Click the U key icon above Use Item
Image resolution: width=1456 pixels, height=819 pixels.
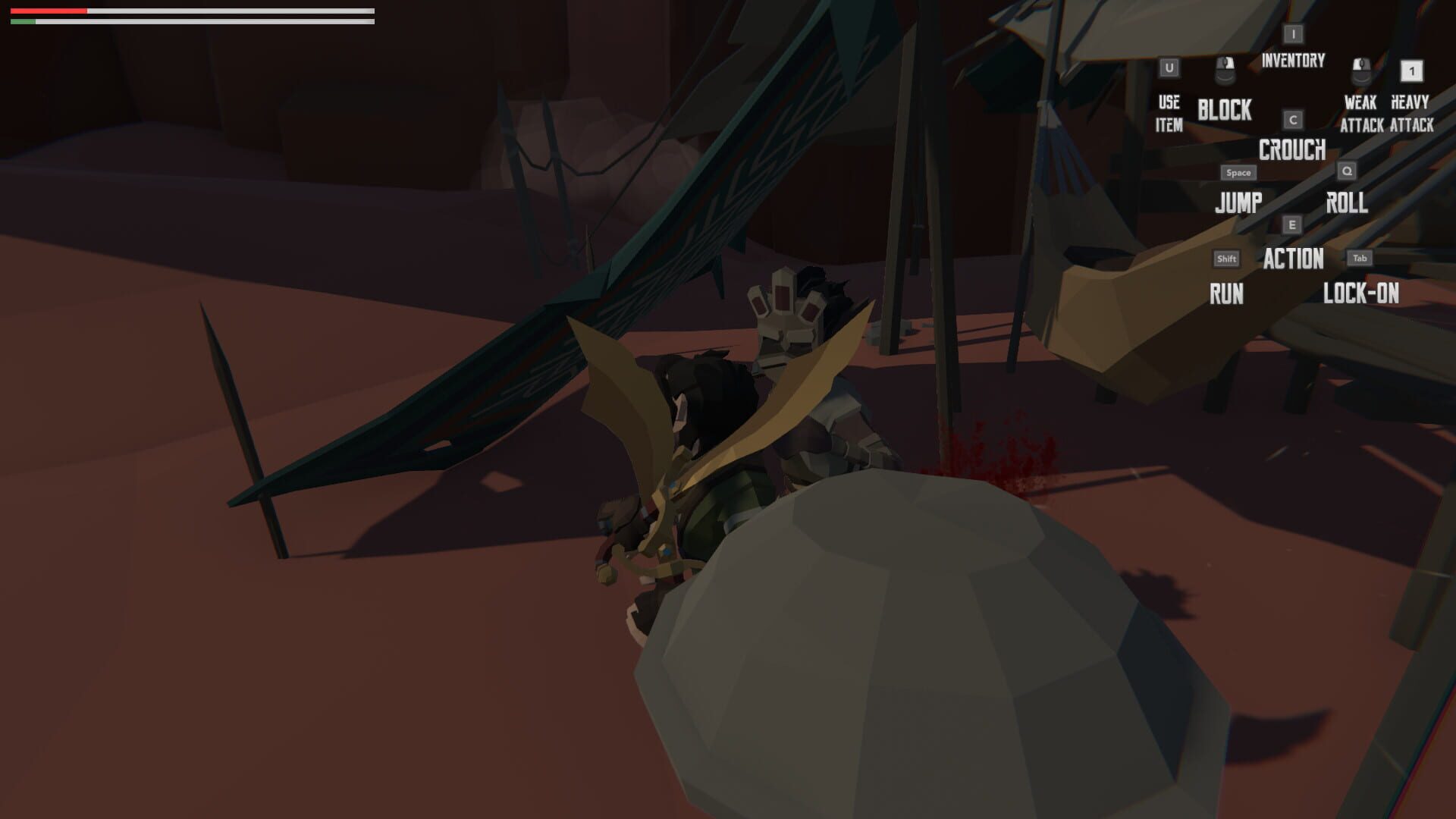pos(1169,67)
